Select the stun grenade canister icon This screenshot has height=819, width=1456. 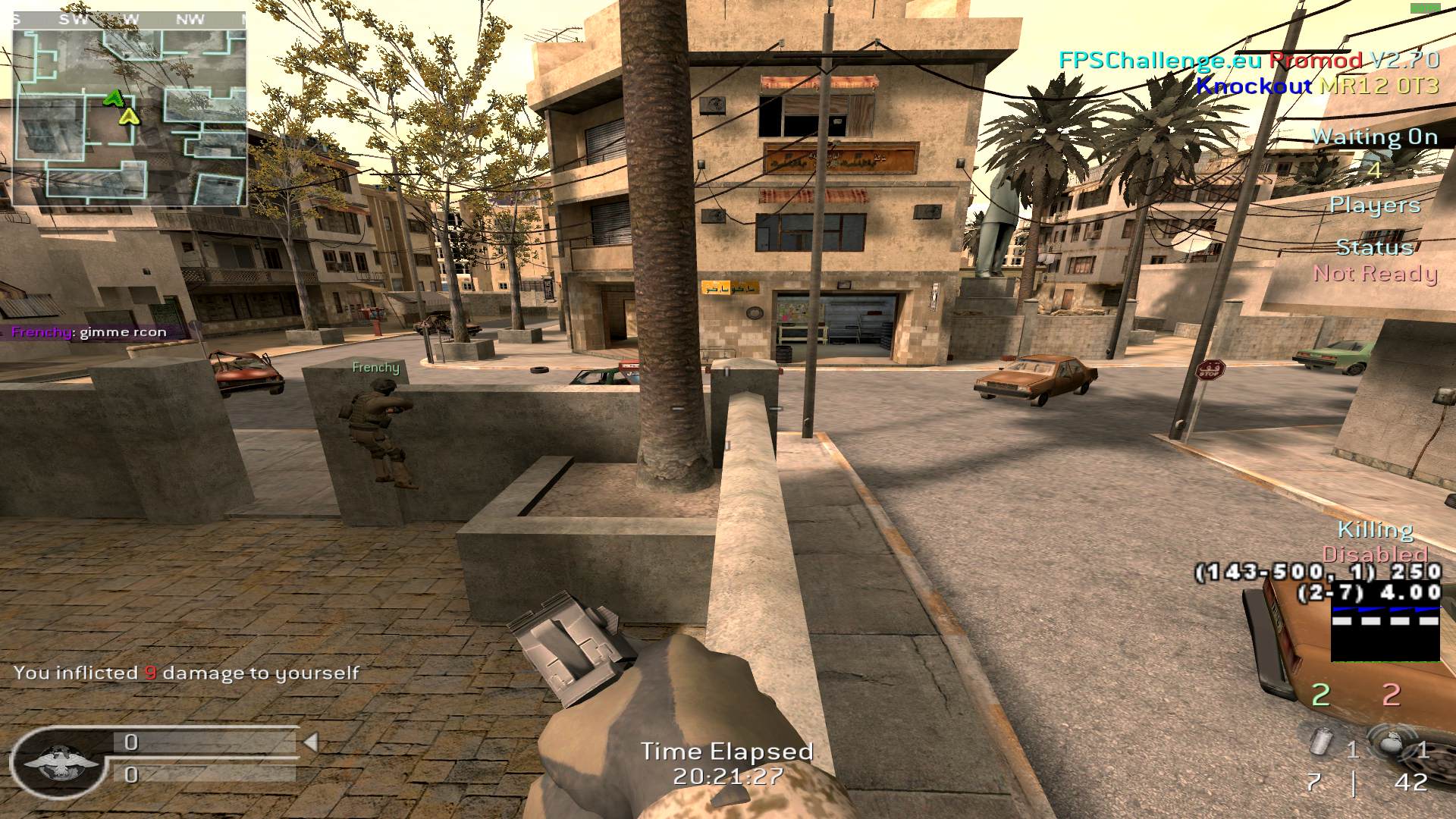point(1323,741)
